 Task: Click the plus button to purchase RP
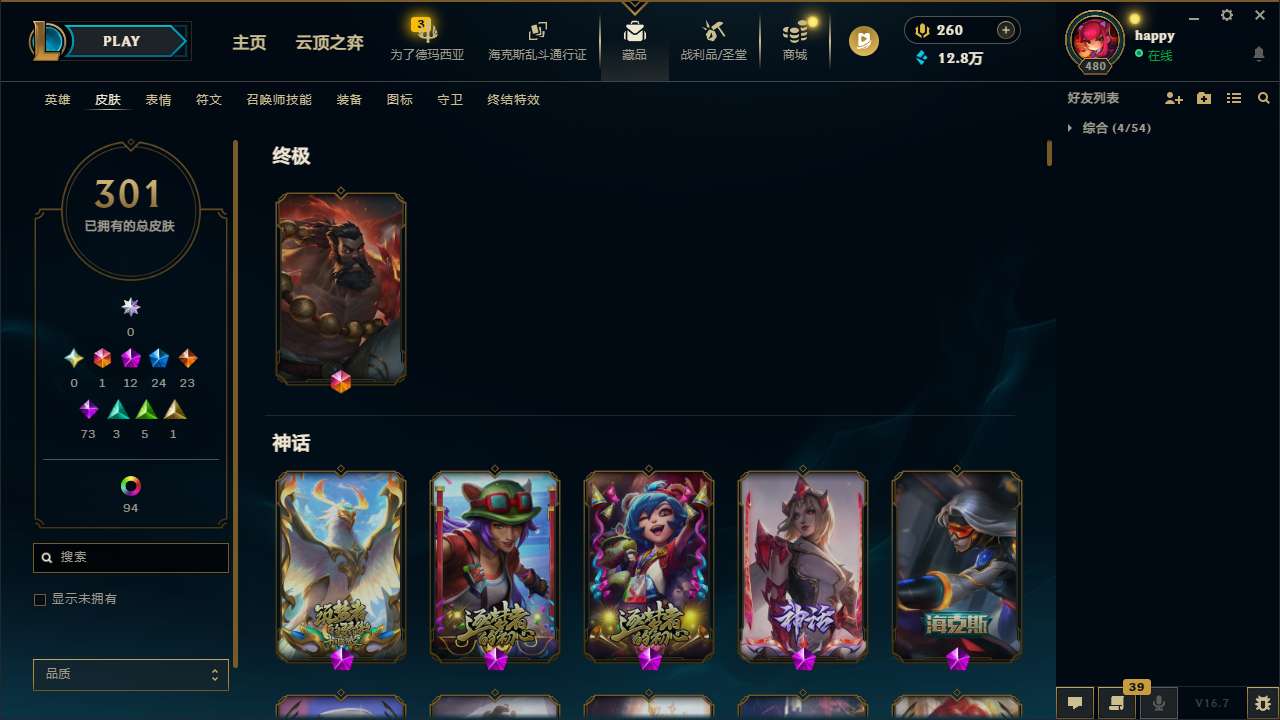click(1004, 30)
